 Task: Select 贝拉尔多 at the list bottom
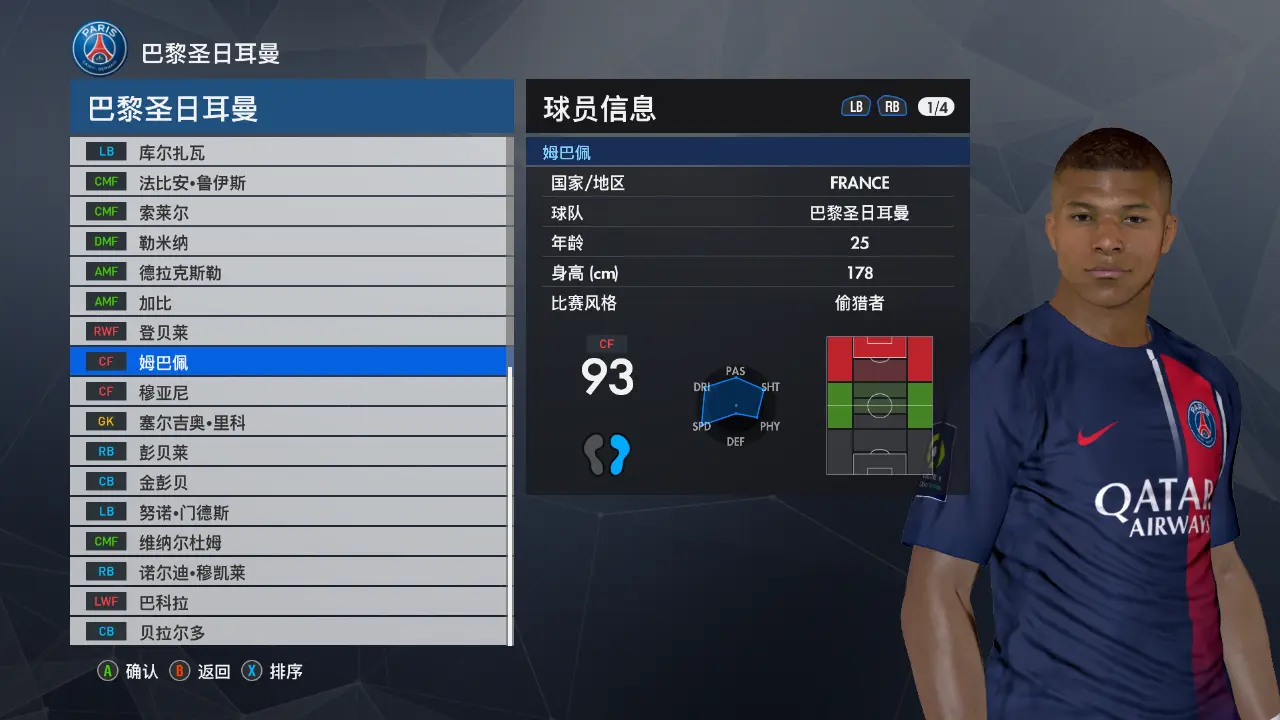(x=290, y=632)
